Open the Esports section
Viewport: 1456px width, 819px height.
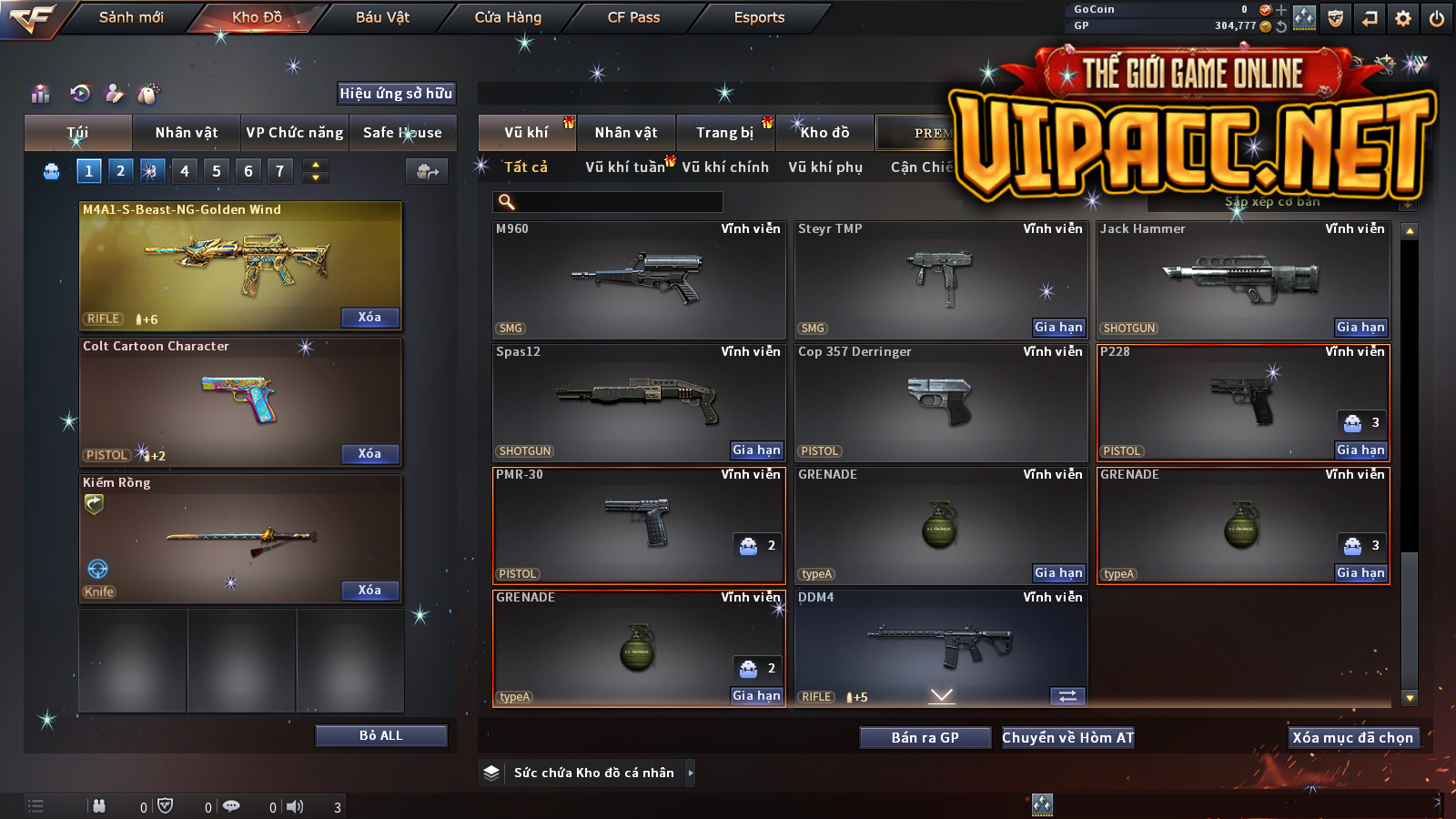tap(759, 17)
